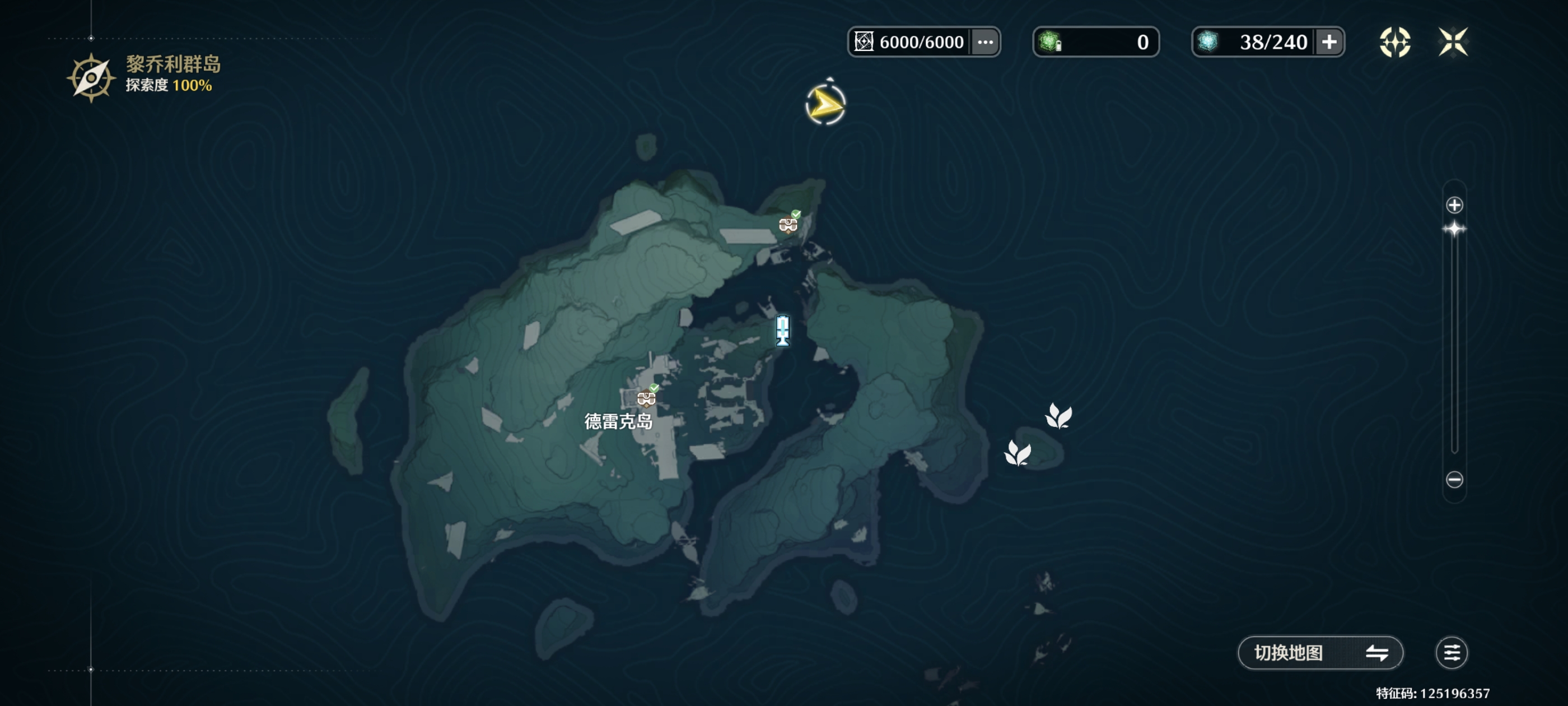Open the compass exploration progress icon
The height and width of the screenshot is (706, 1568).
pos(91,78)
